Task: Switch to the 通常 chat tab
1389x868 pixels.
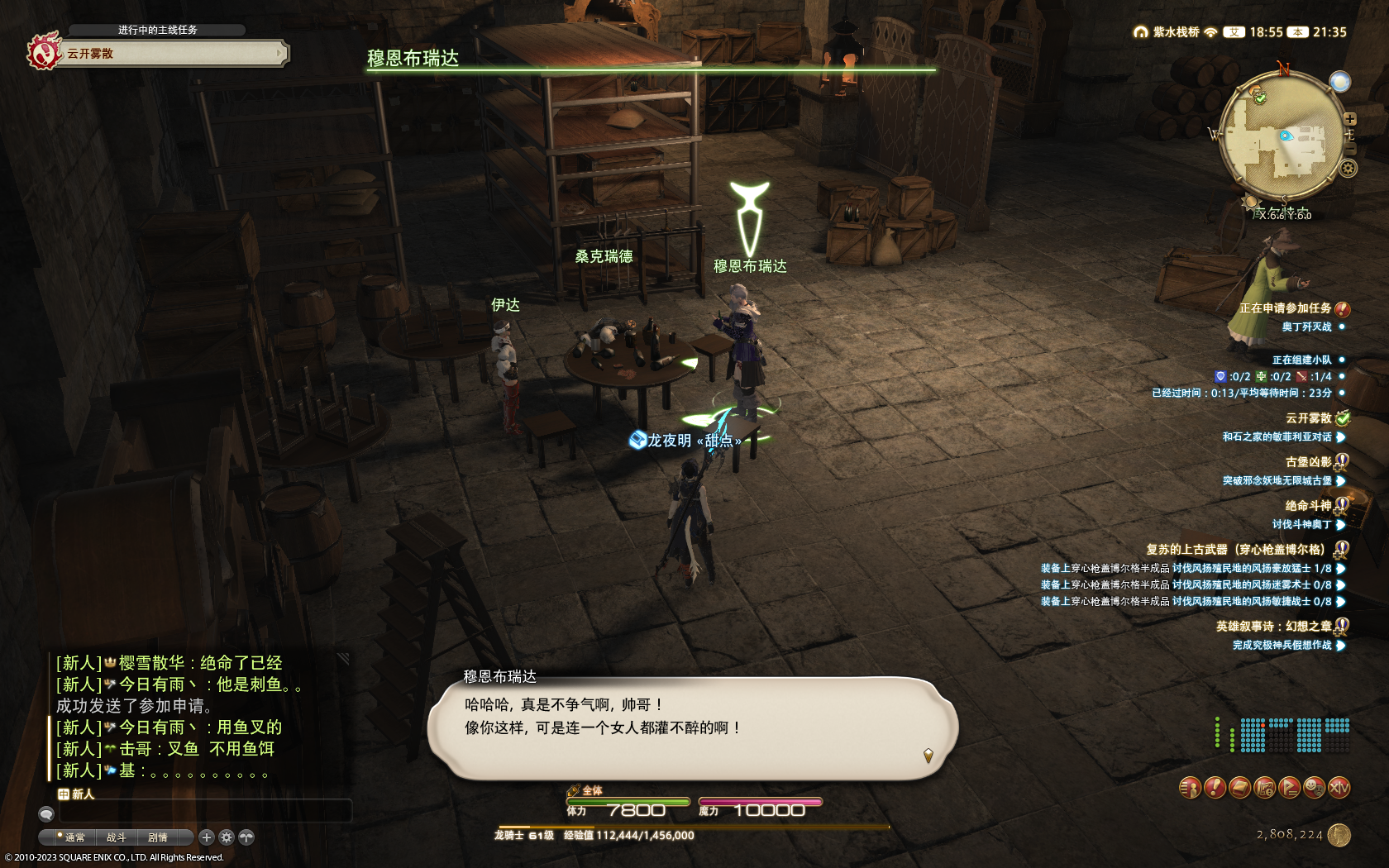Action: tap(74, 837)
